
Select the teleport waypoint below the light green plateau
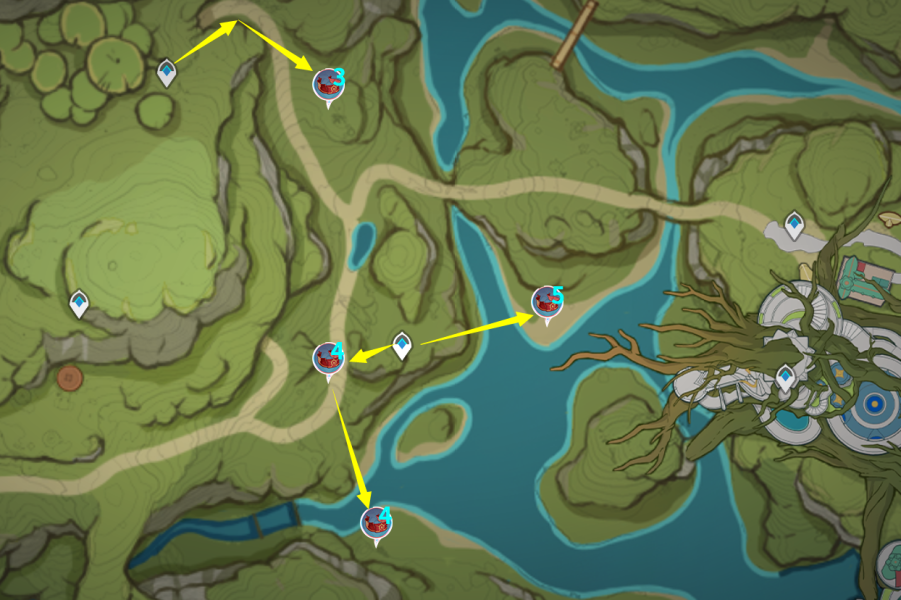pos(79,302)
